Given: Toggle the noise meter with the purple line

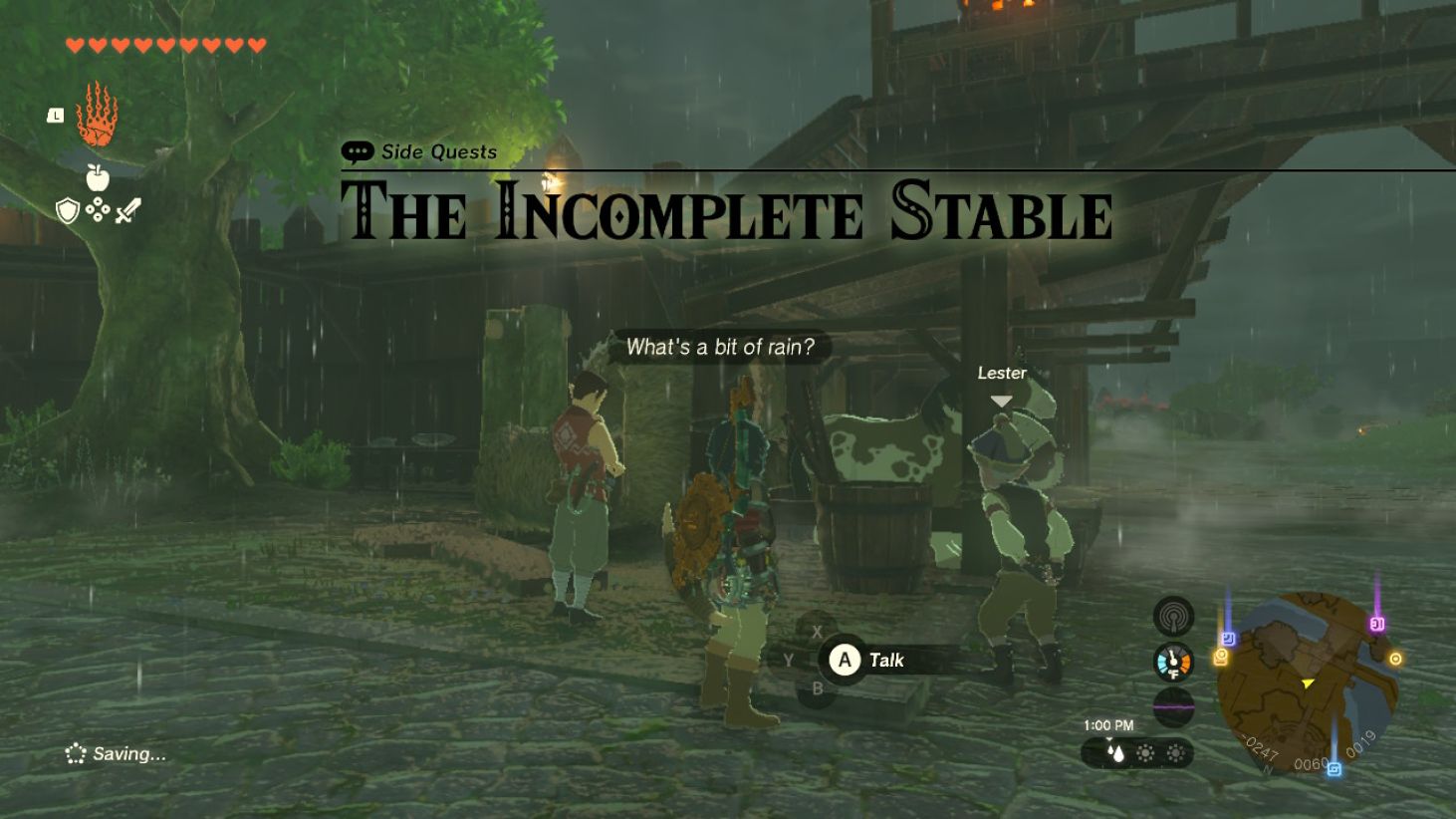Looking at the screenshot, I should tap(1173, 706).
